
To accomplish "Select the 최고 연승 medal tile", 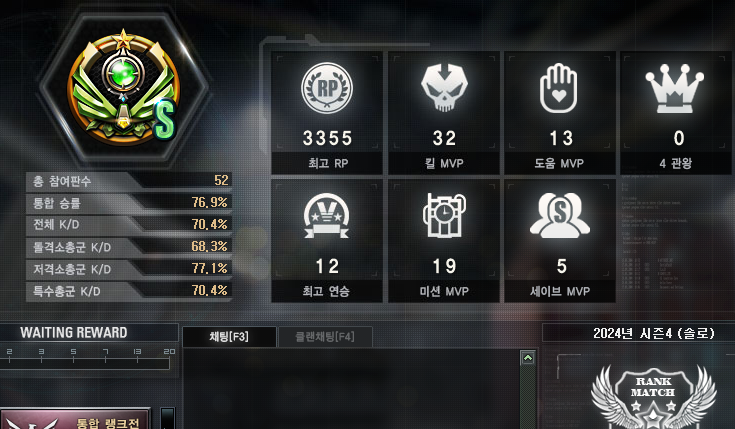I will click(327, 241).
